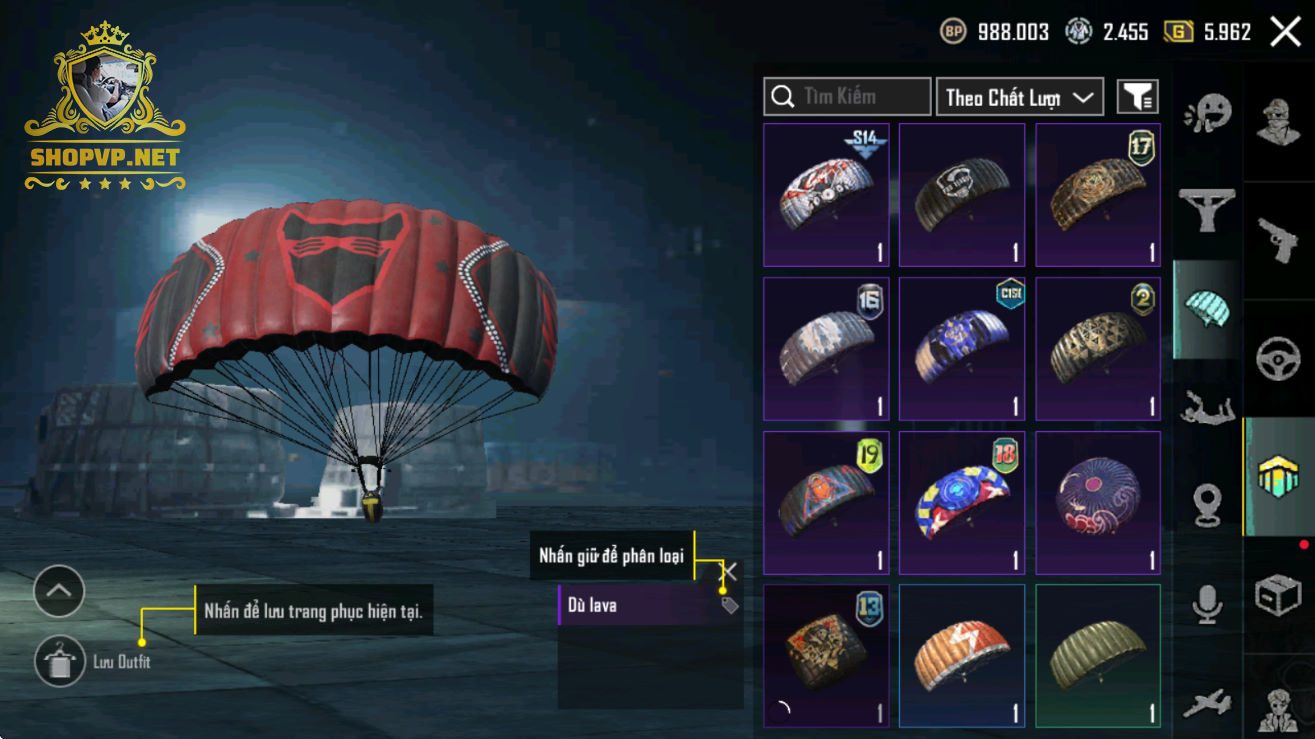1315x739 pixels.
Task: Close the inventory with the top-right X
Action: [x=1285, y=32]
